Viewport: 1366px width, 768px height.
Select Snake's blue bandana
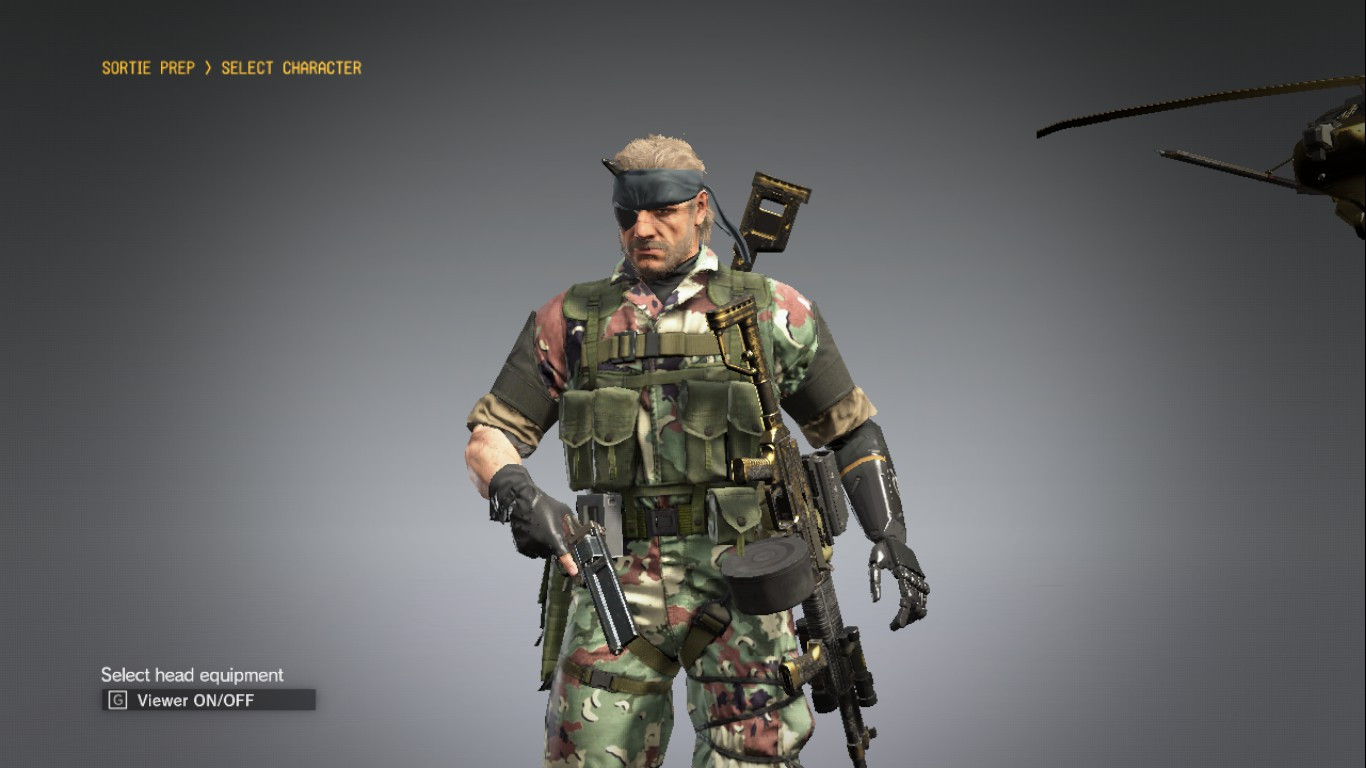(x=655, y=185)
